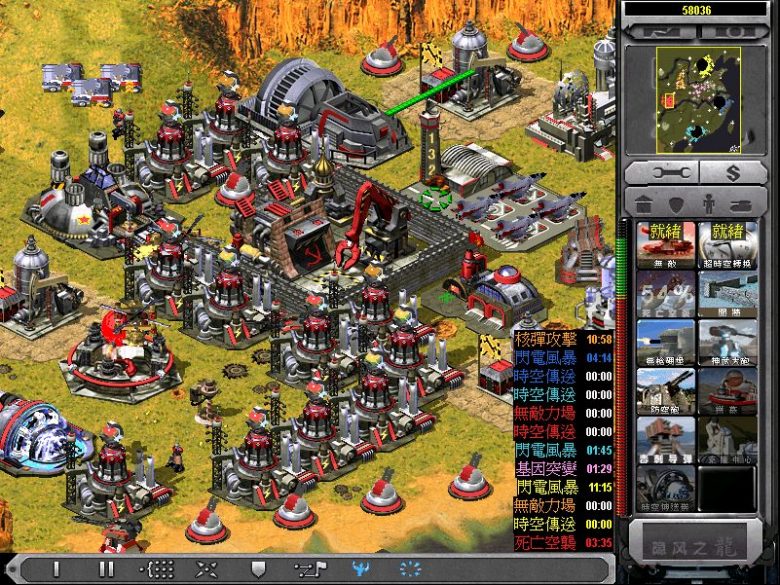
Task: Choose the wall build cameo
Action: pyautogui.click(x=728, y=294)
